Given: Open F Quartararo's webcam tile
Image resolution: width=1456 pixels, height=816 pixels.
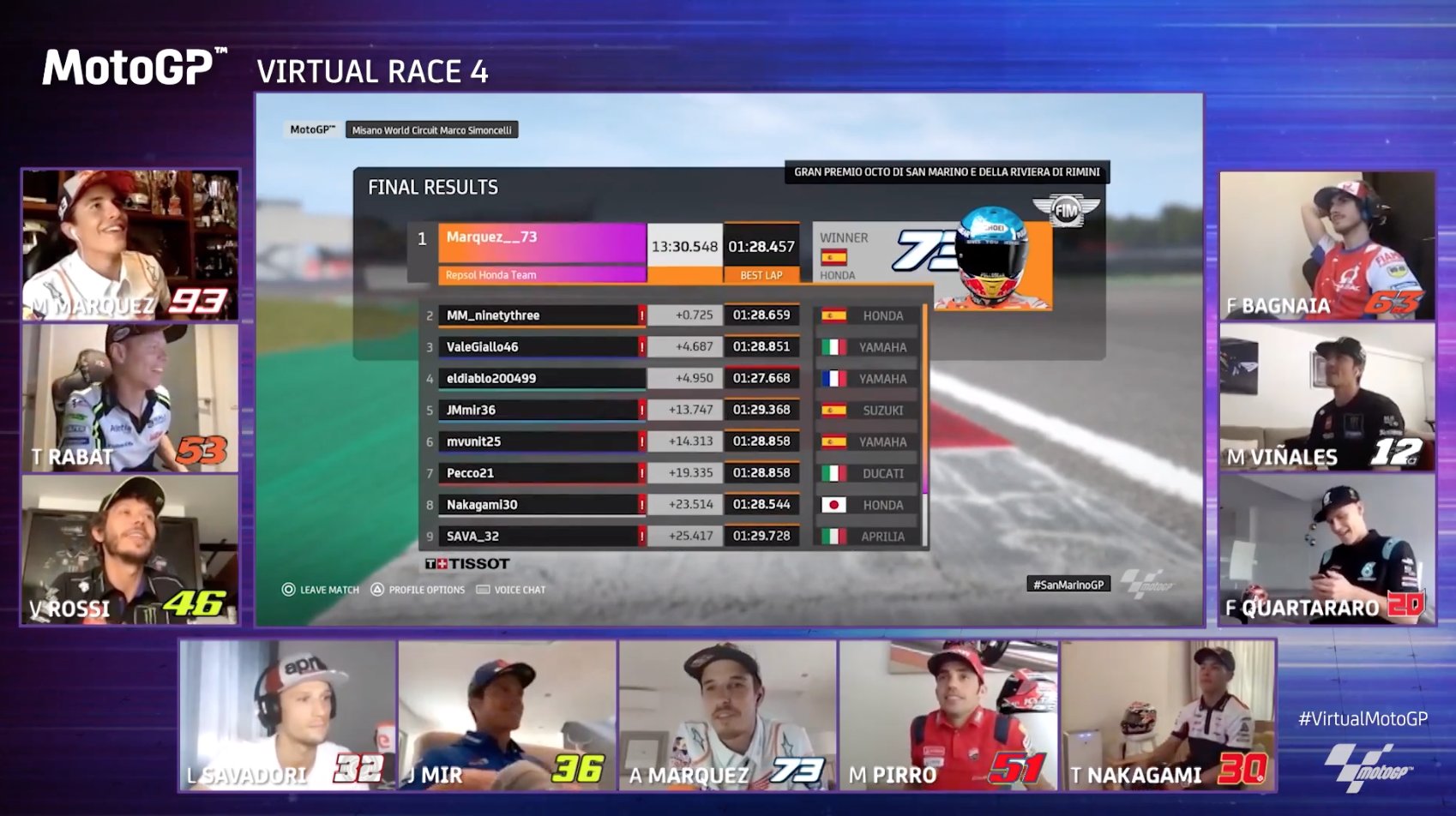Looking at the screenshot, I should pos(1327,549).
